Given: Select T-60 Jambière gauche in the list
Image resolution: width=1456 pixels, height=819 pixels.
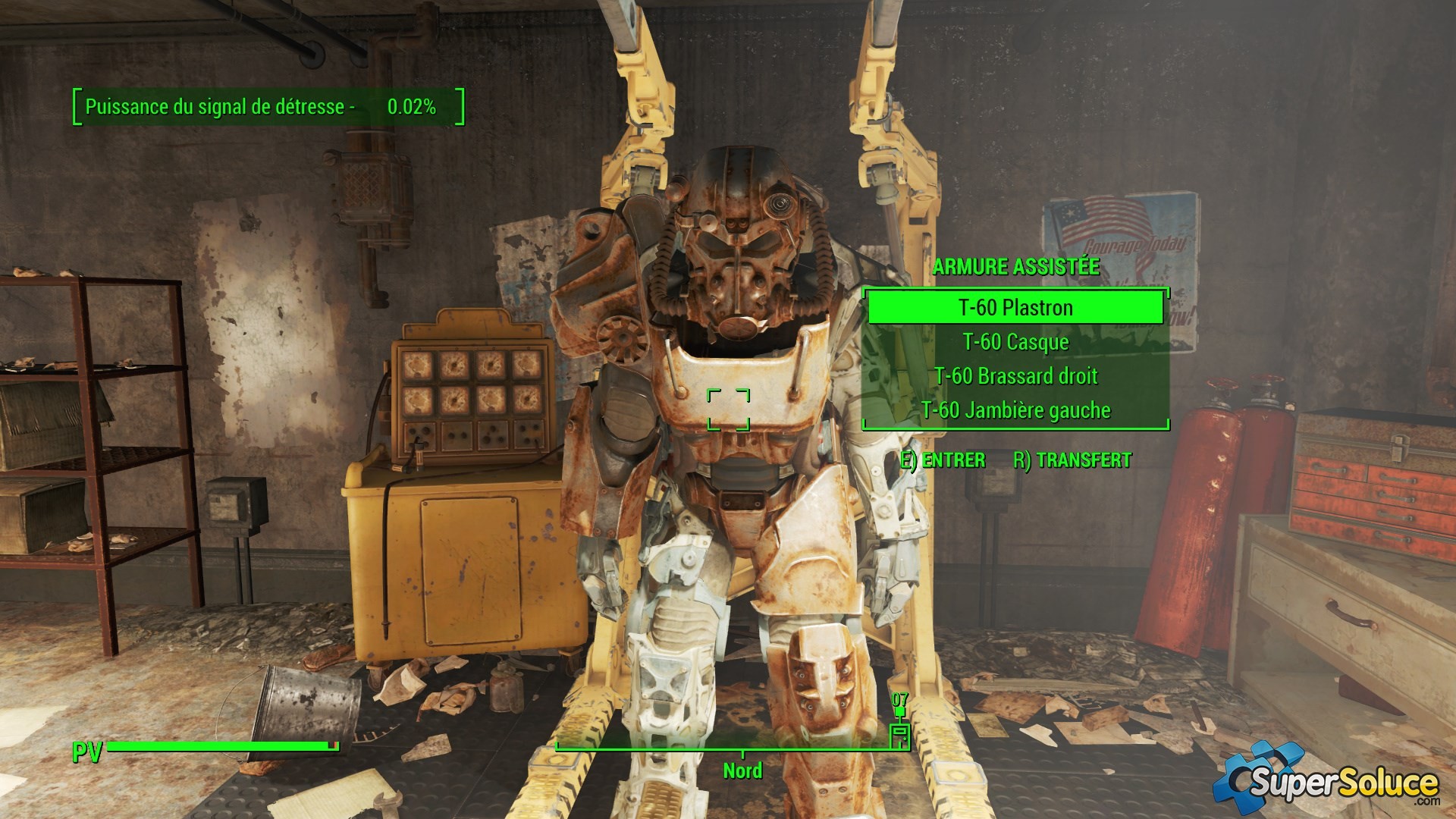Looking at the screenshot, I should 1015,410.
